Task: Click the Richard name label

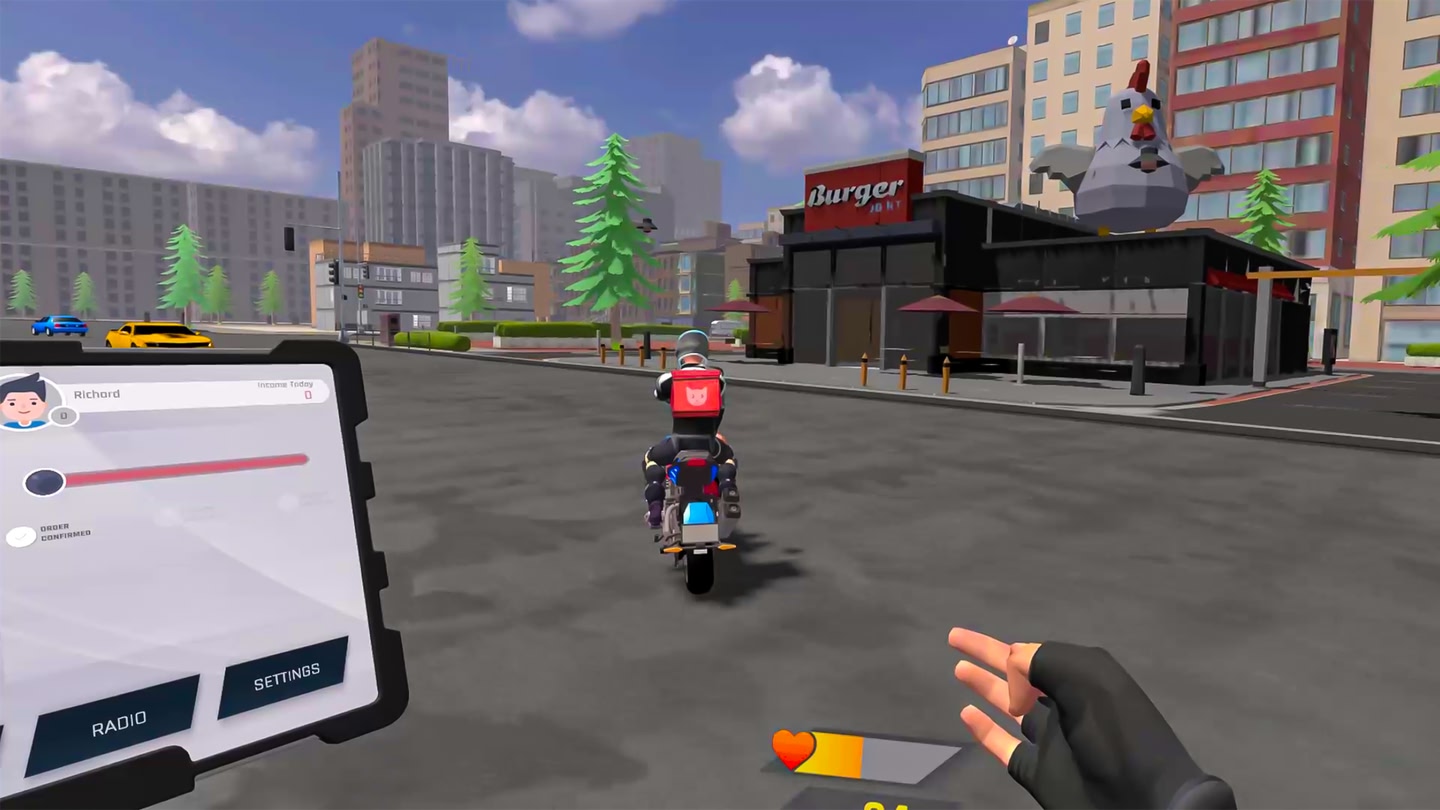Action: click(x=97, y=392)
